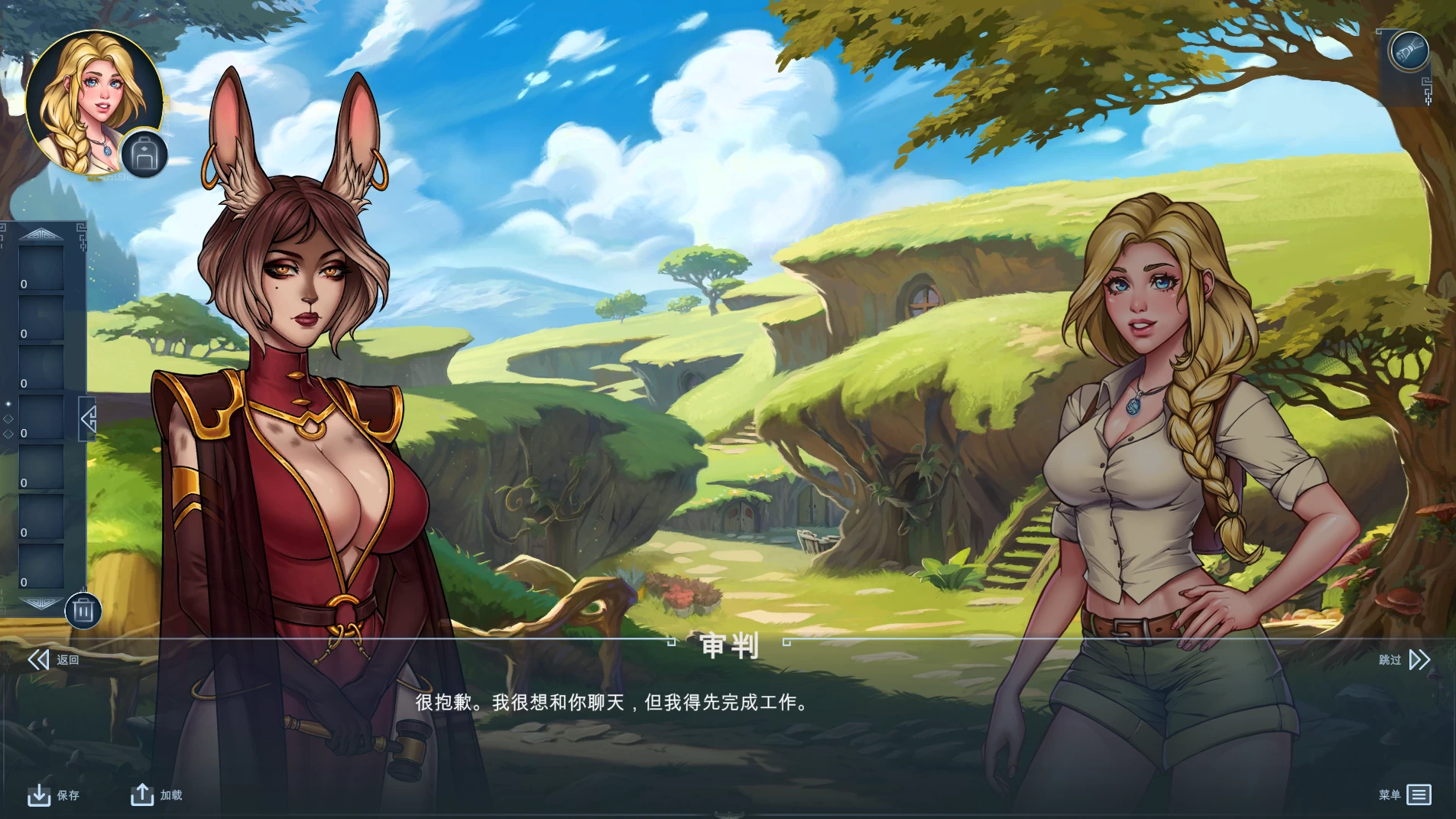Collapse the item panel using the bottom arrow
The width and height of the screenshot is (1456, 819).
[41, 604]
